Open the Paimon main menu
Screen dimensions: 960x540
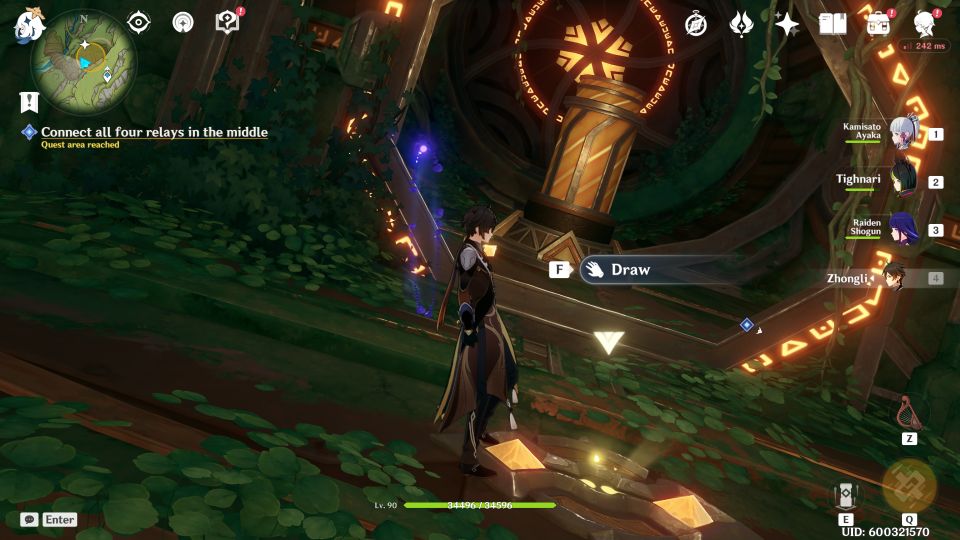click(x=24, y=24)
